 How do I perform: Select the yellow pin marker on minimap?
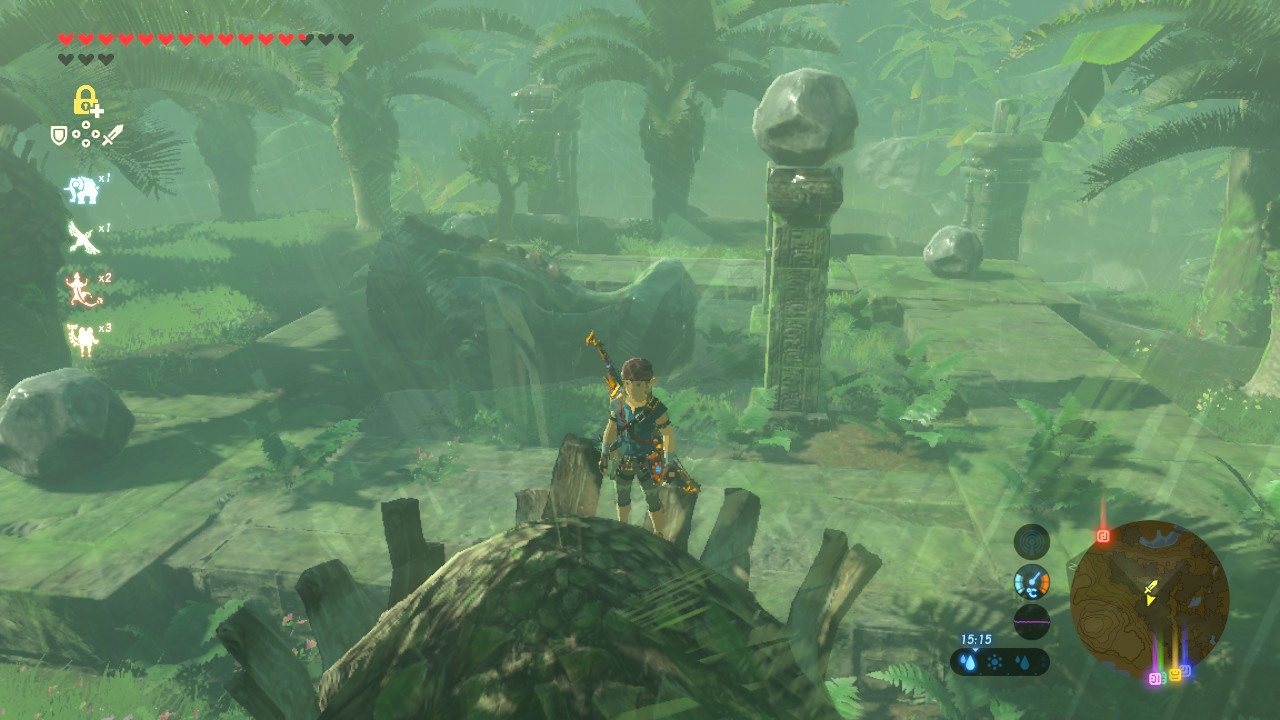1174,675
